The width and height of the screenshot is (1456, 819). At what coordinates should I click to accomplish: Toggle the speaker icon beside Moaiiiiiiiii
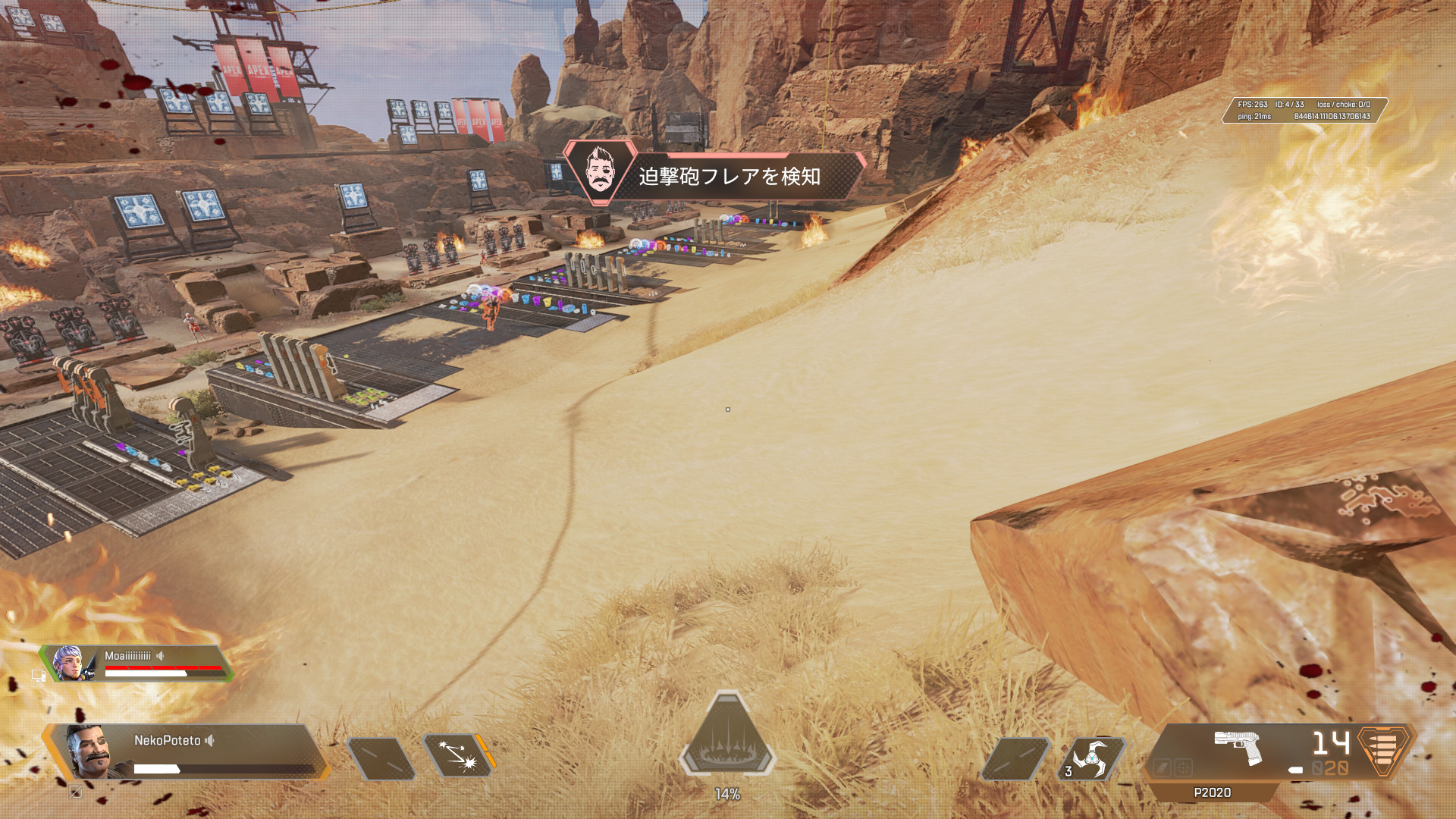coord(160,656)
